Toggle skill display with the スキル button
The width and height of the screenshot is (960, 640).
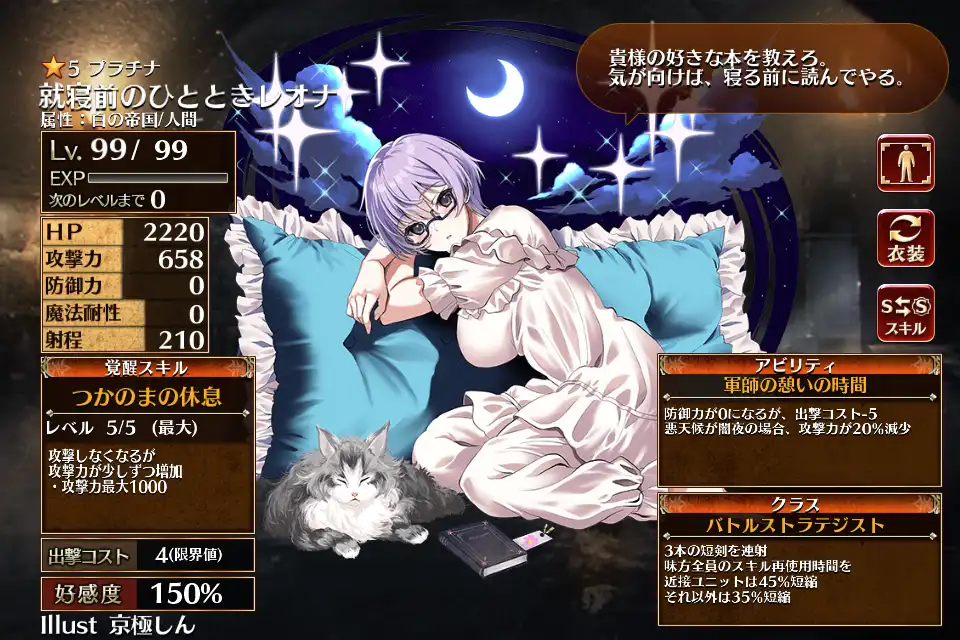pyautogui.click(x=905, y=312)
